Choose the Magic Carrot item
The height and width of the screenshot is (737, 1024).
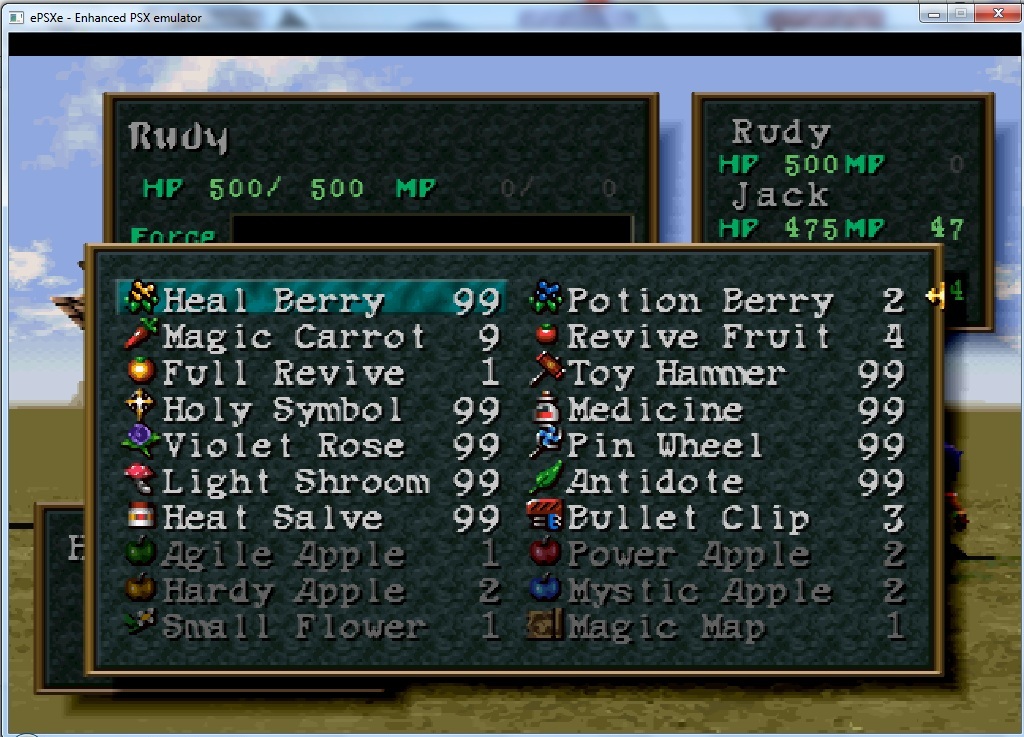pos(294,337)
